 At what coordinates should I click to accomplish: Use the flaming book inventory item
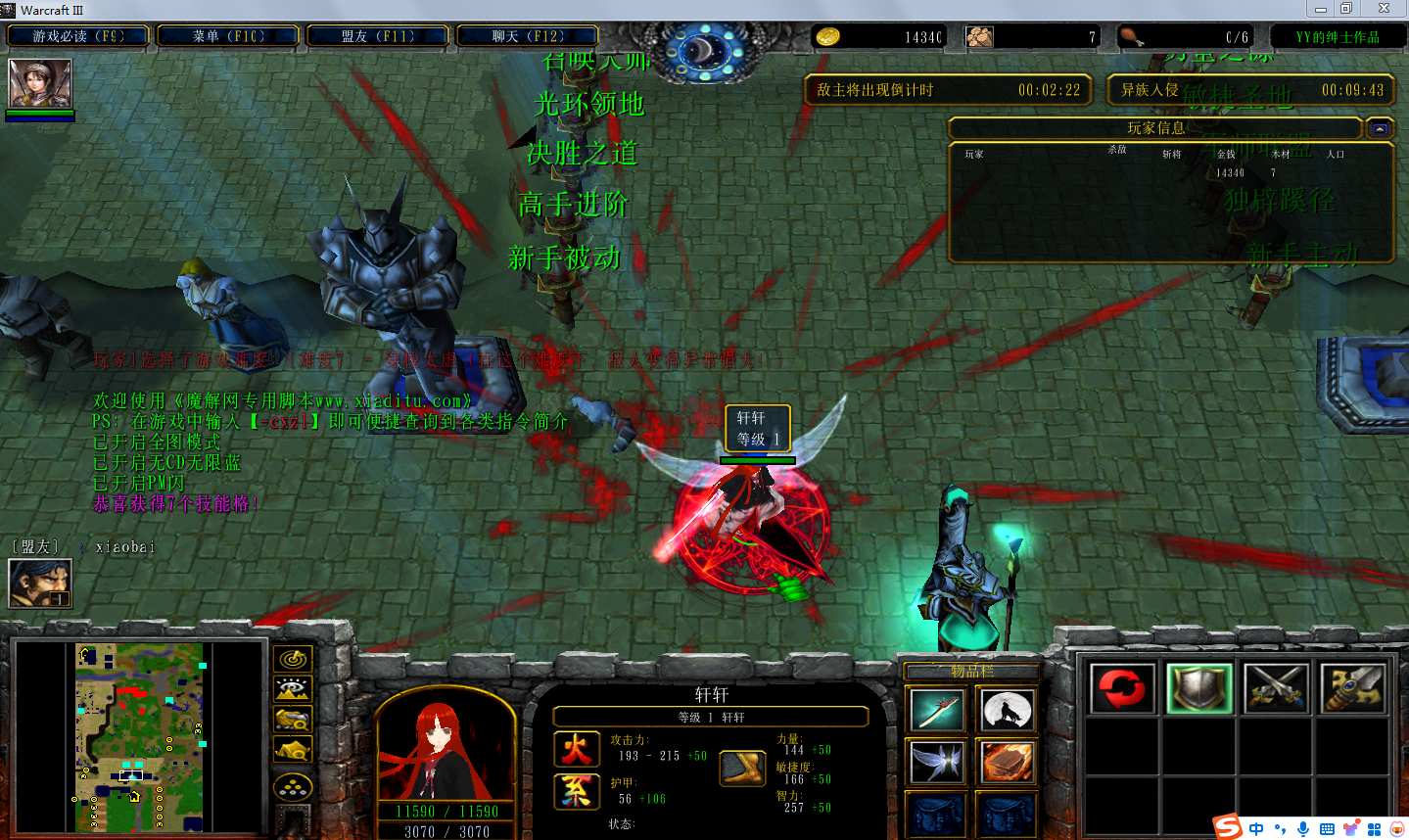point(1008,762)
